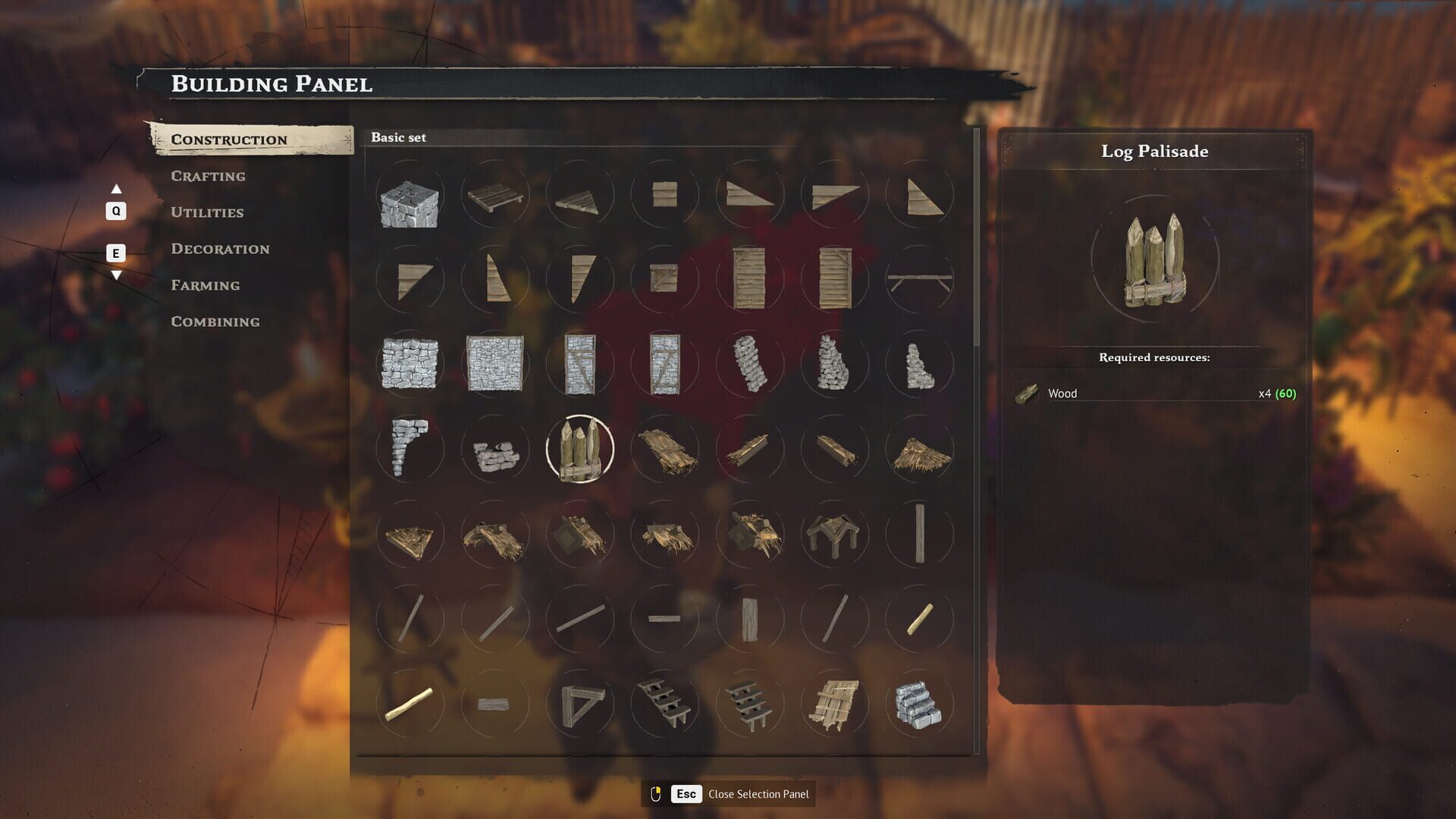Choose the wooden stairs building piece

click(666, 704)
